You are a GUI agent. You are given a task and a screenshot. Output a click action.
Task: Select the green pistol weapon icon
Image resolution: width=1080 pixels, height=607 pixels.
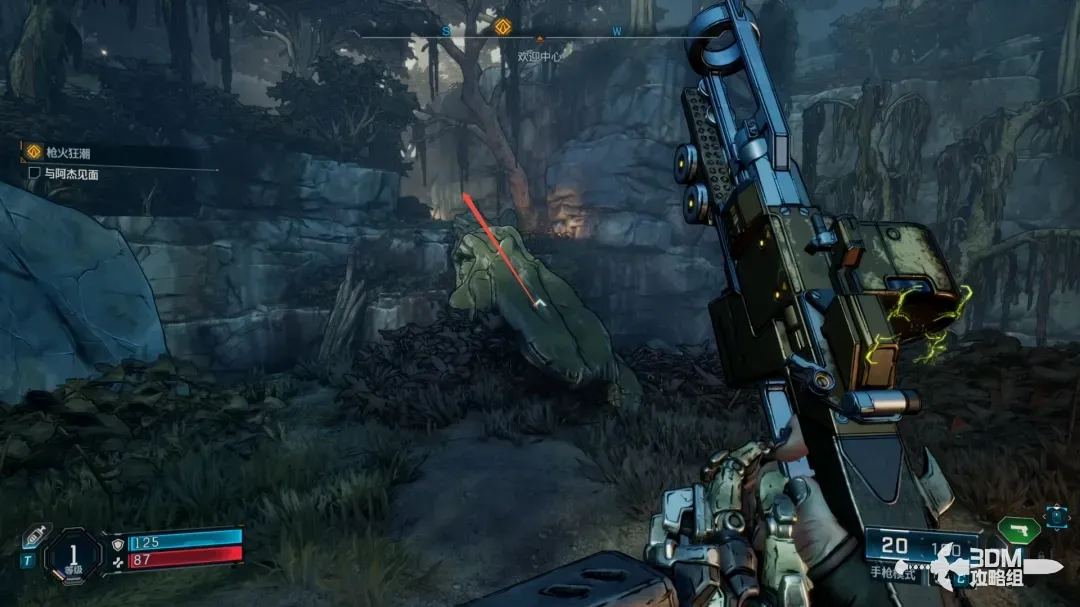tap(1018, 528)
